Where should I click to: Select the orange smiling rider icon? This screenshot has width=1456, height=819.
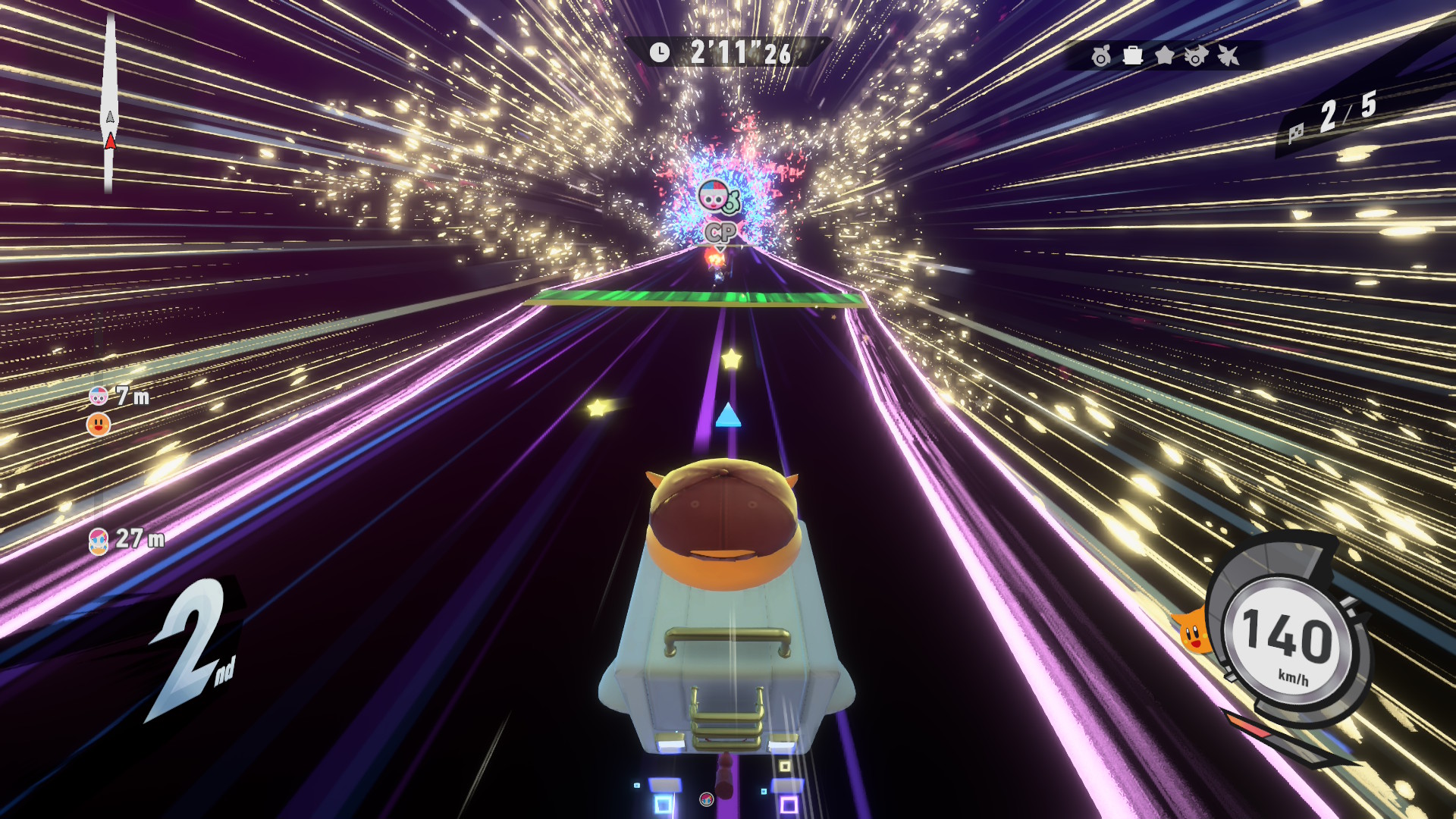point(99,425)
